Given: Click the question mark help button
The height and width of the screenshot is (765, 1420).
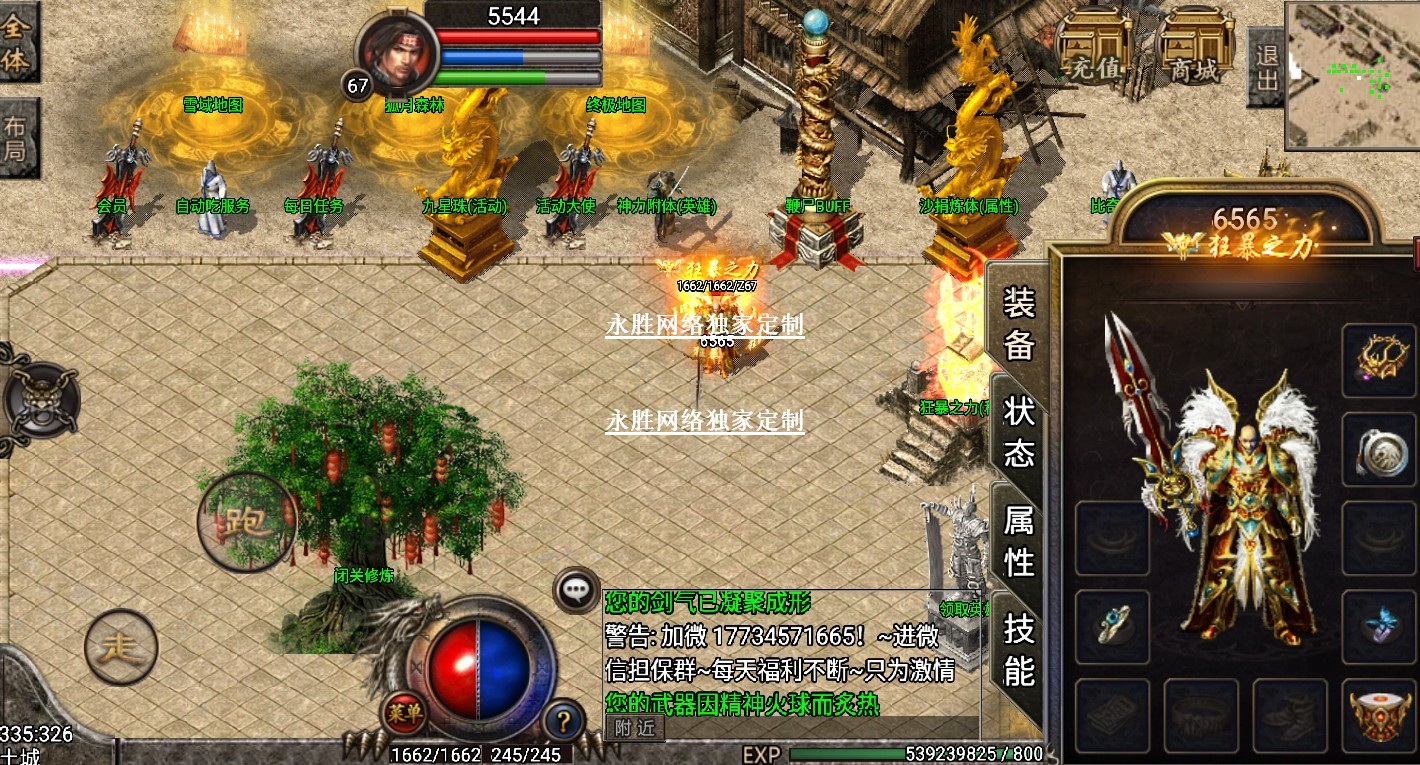Looking at the screenshot, I should pyautogui.click(x=563, y=719).
